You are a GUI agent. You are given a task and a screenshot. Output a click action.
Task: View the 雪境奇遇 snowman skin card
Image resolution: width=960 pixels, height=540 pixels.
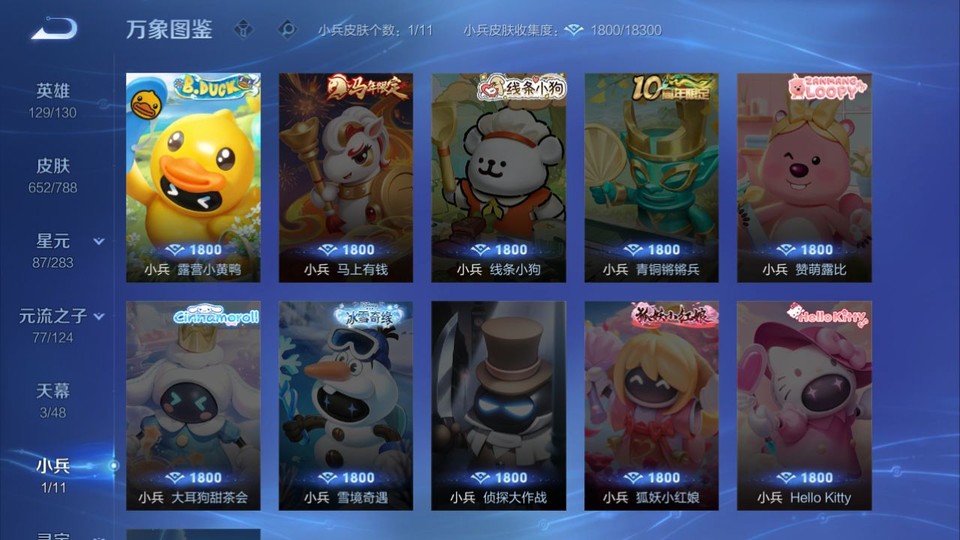346,404
